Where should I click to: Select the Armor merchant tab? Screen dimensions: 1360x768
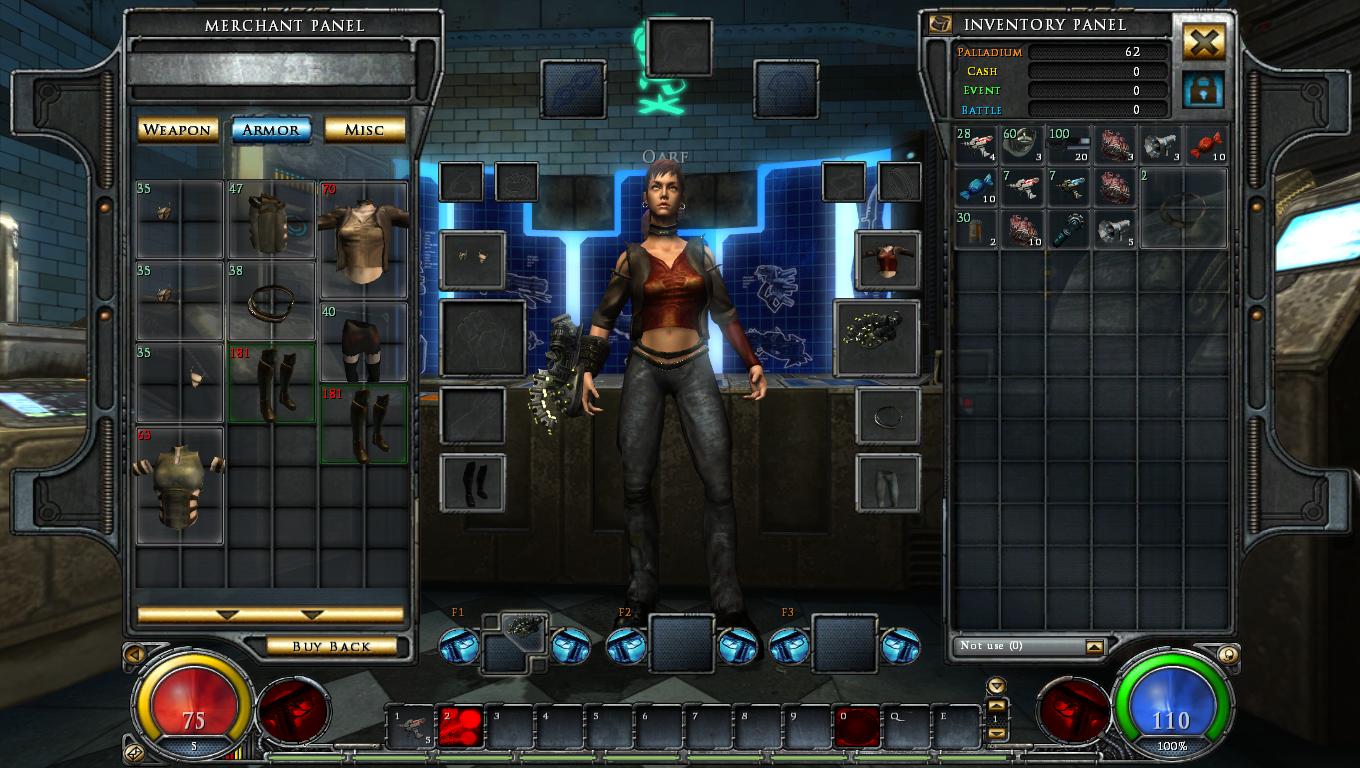[271, 130]
